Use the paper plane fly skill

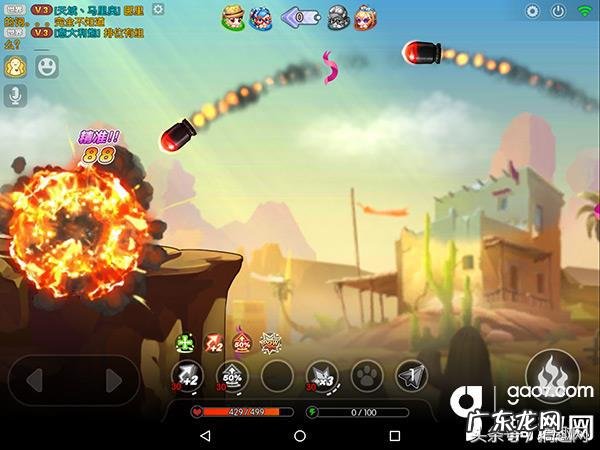411,377
